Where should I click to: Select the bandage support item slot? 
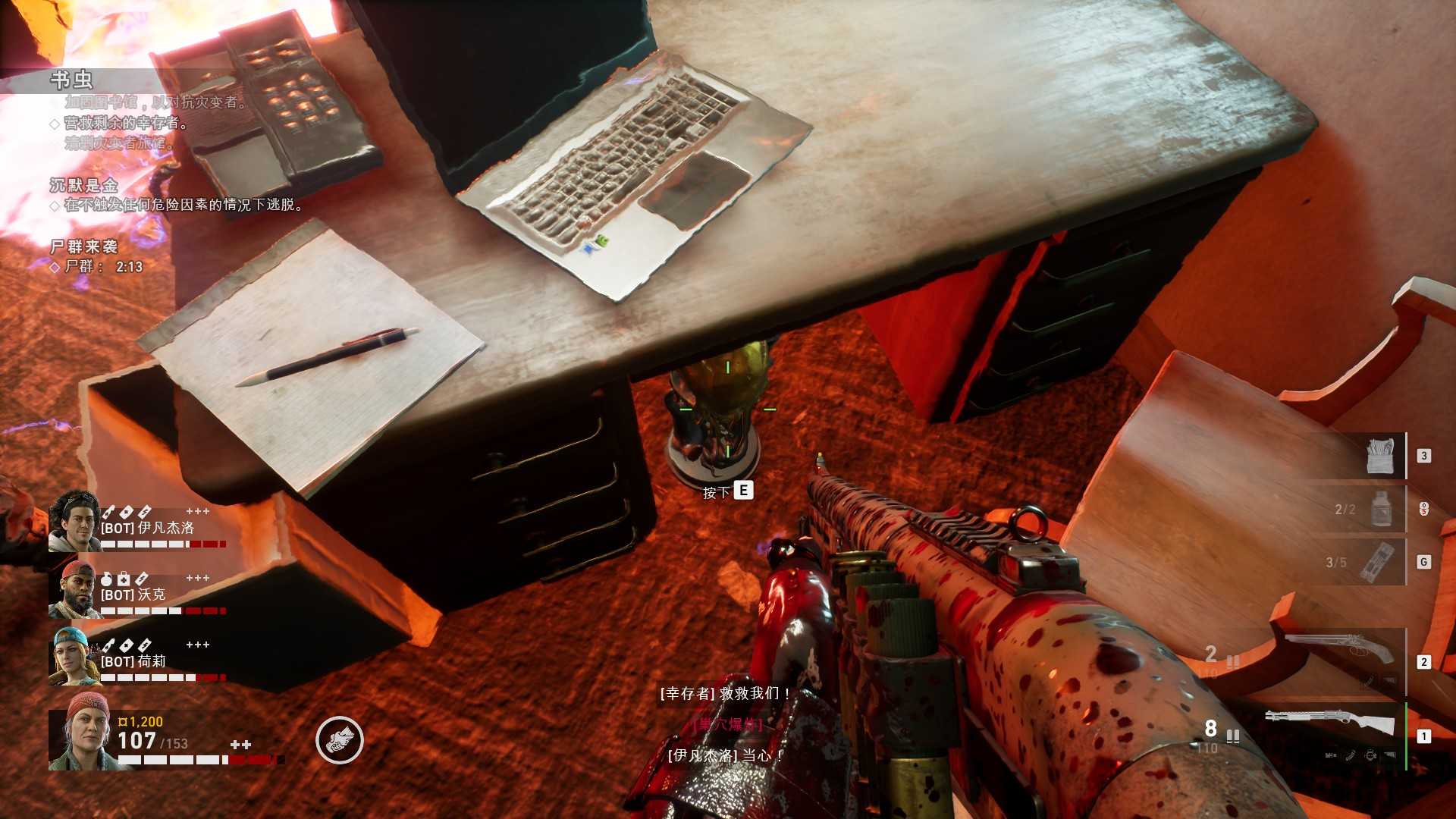click(x=1380, y=456)
